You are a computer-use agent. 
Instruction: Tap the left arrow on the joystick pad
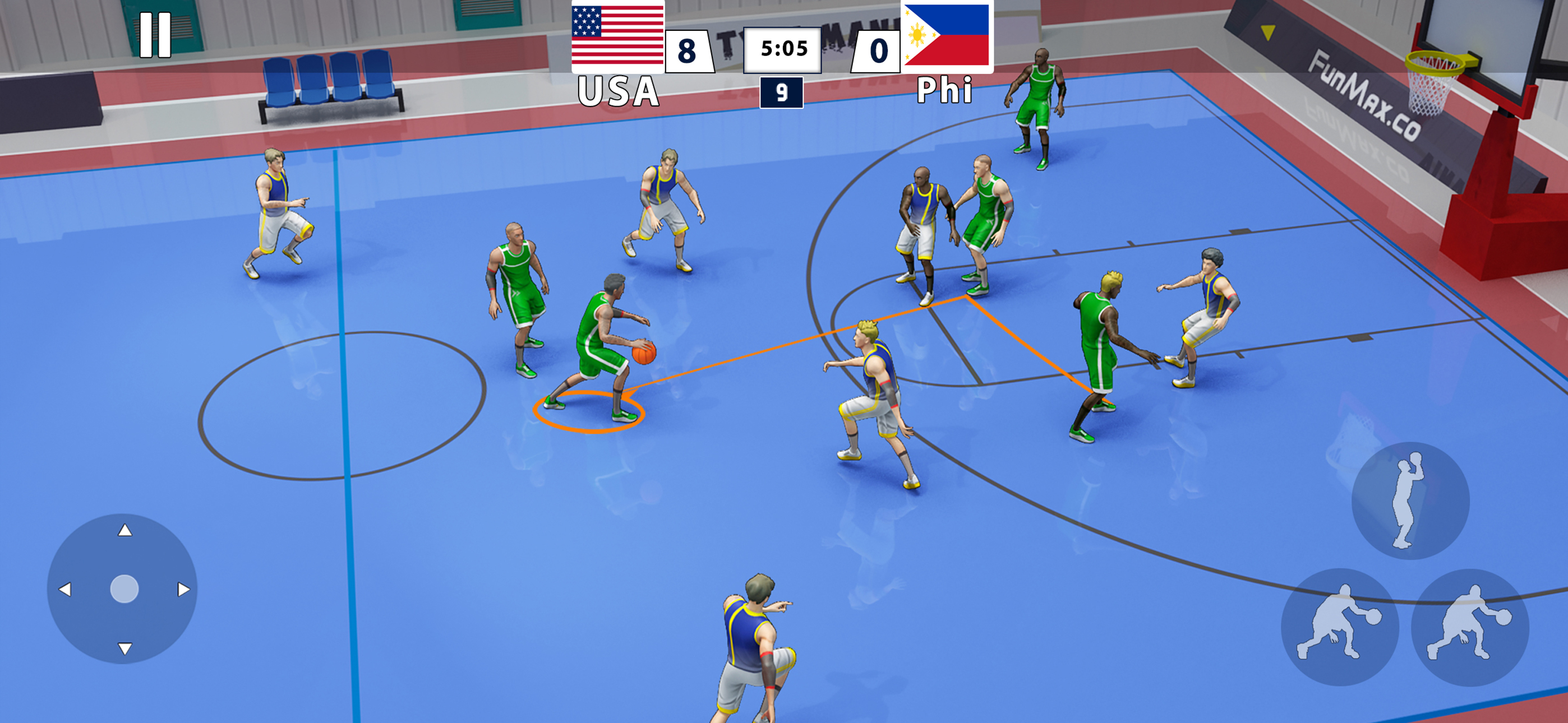tap(67, 588)
